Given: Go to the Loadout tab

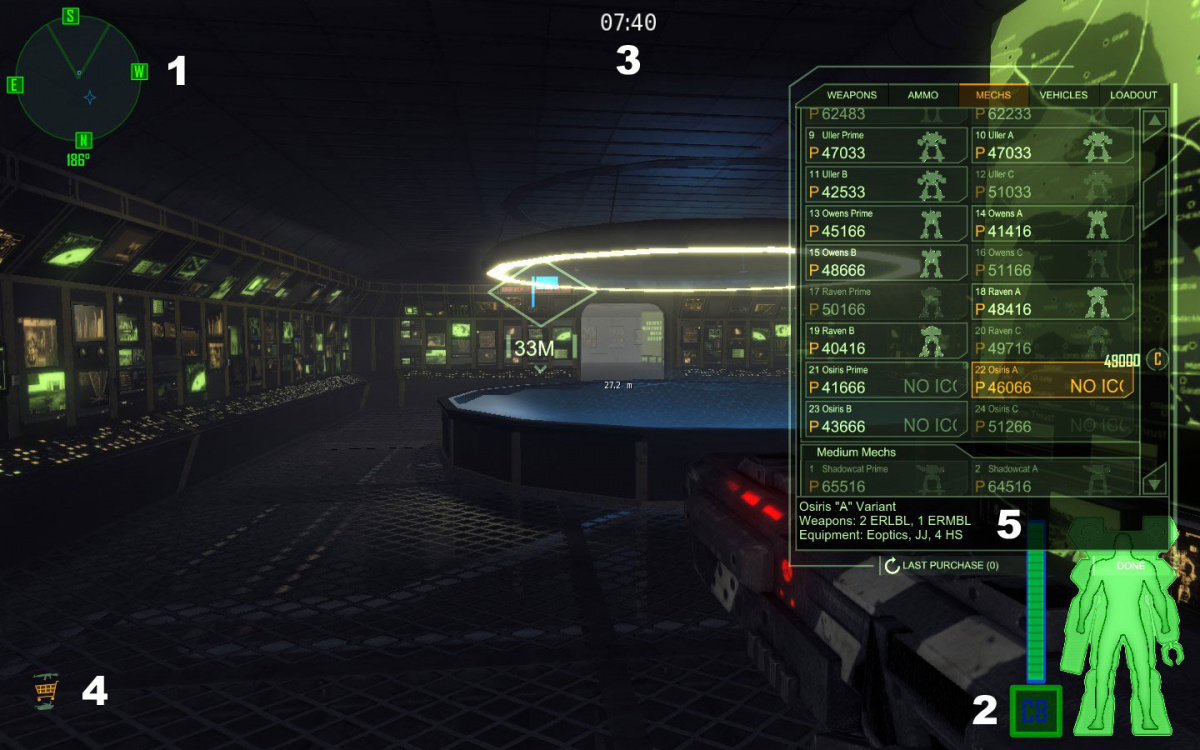Looking at the screenshot, I should click(x=1133, y=95).
